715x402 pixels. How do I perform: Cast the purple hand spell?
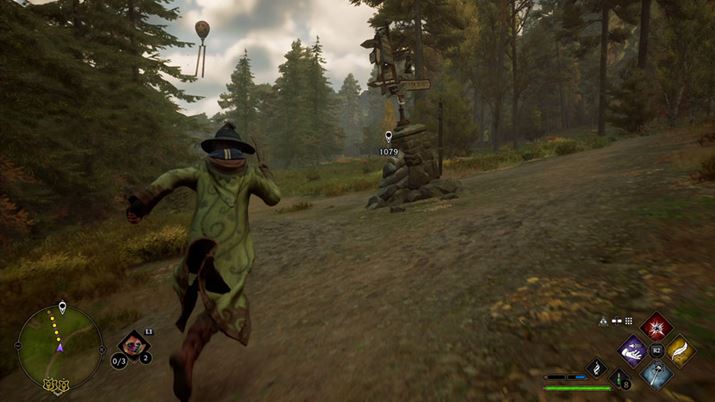632,350
